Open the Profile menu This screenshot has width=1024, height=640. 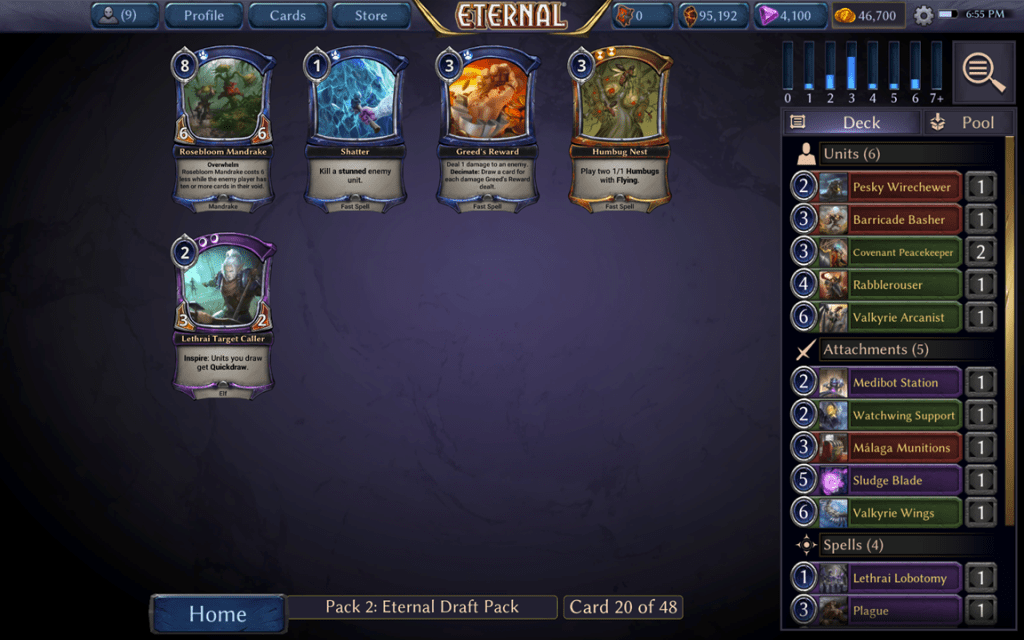tap(203, 15)
